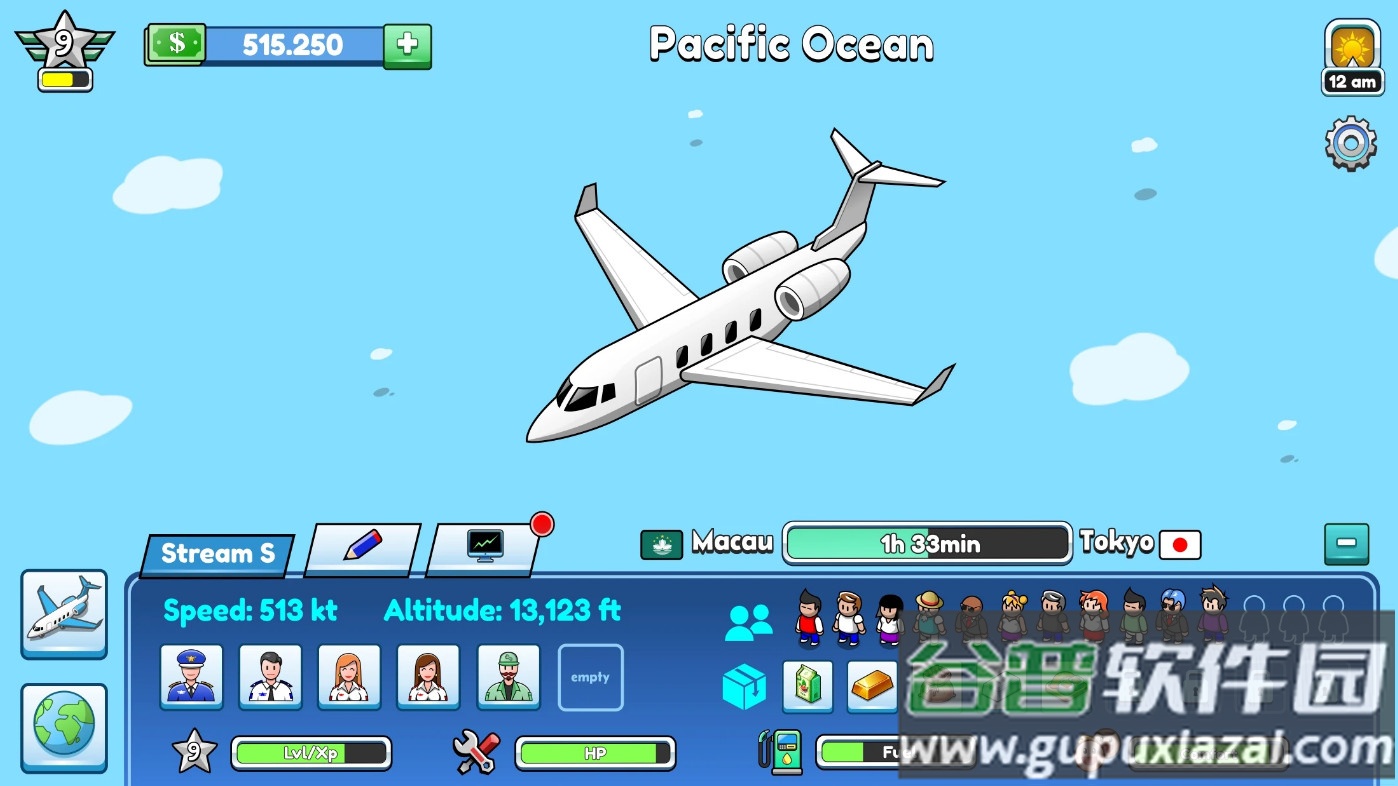The image size is (1398, 786).
Task: Collapse the panel with the teal minus button
Action: pos(1346,544)
